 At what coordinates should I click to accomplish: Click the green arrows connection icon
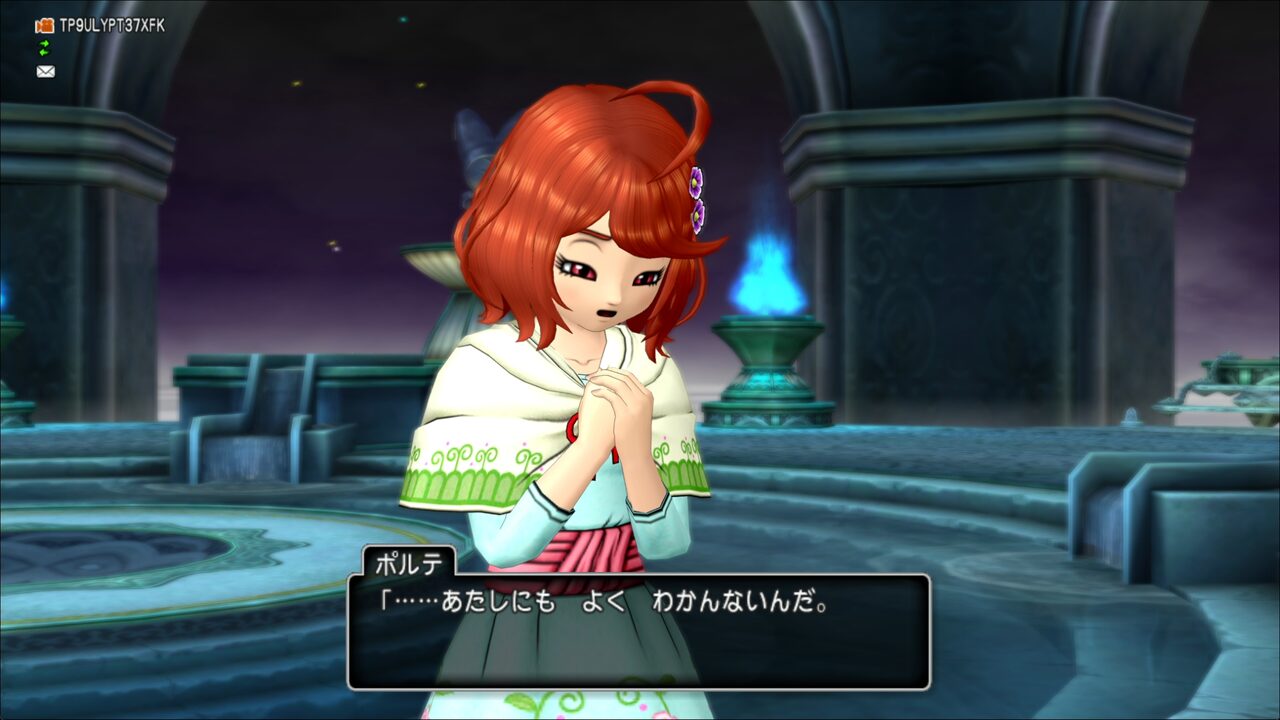pos(44,48)
